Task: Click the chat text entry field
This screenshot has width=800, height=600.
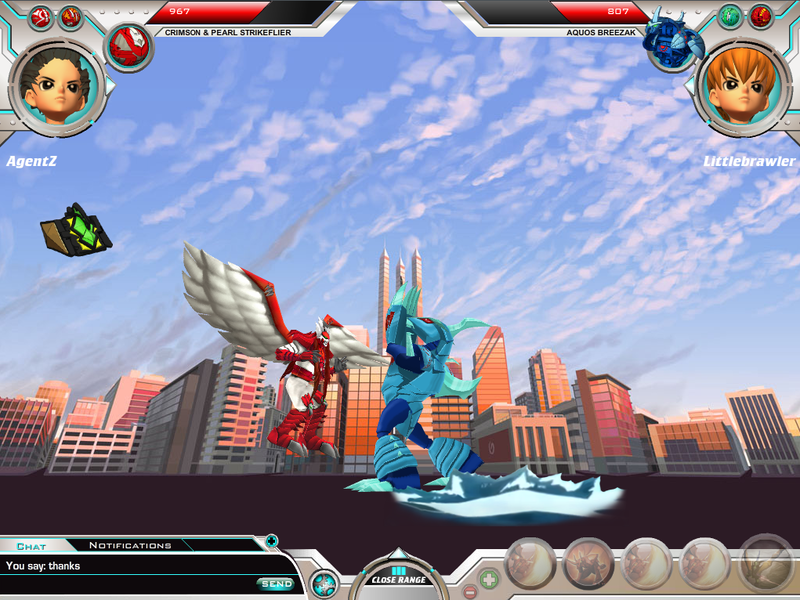Action: [x=130, y=566]
